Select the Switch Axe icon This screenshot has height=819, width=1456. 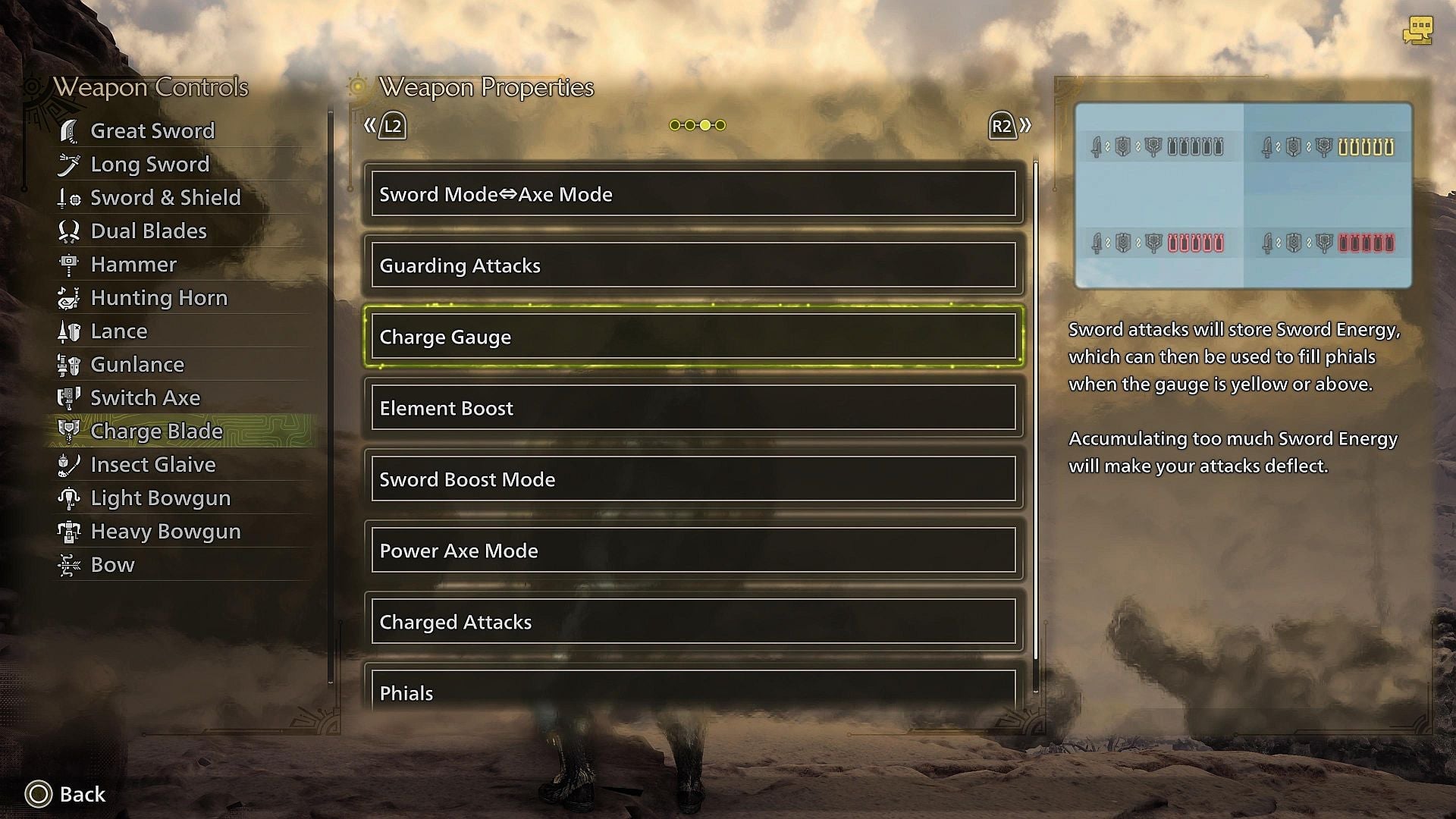[x=71, y=397]
